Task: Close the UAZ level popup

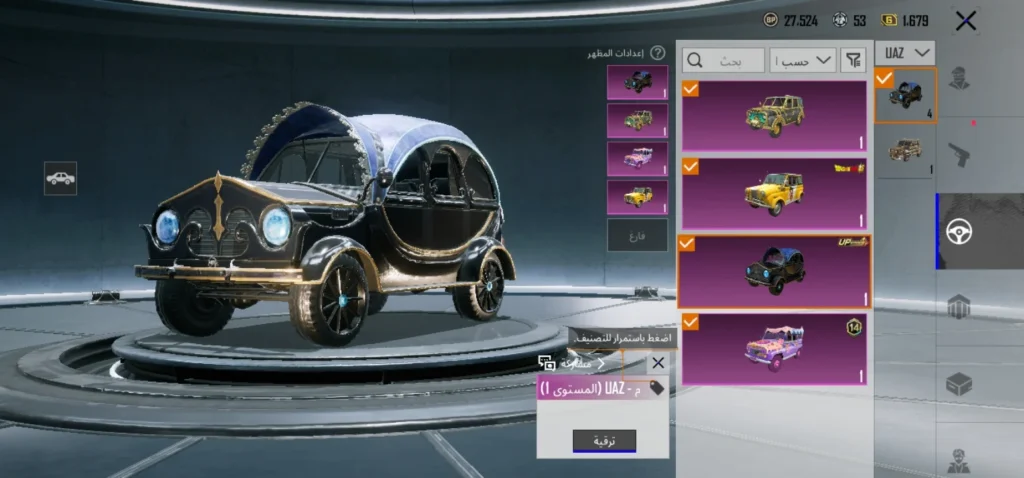Action: (657, 363)
